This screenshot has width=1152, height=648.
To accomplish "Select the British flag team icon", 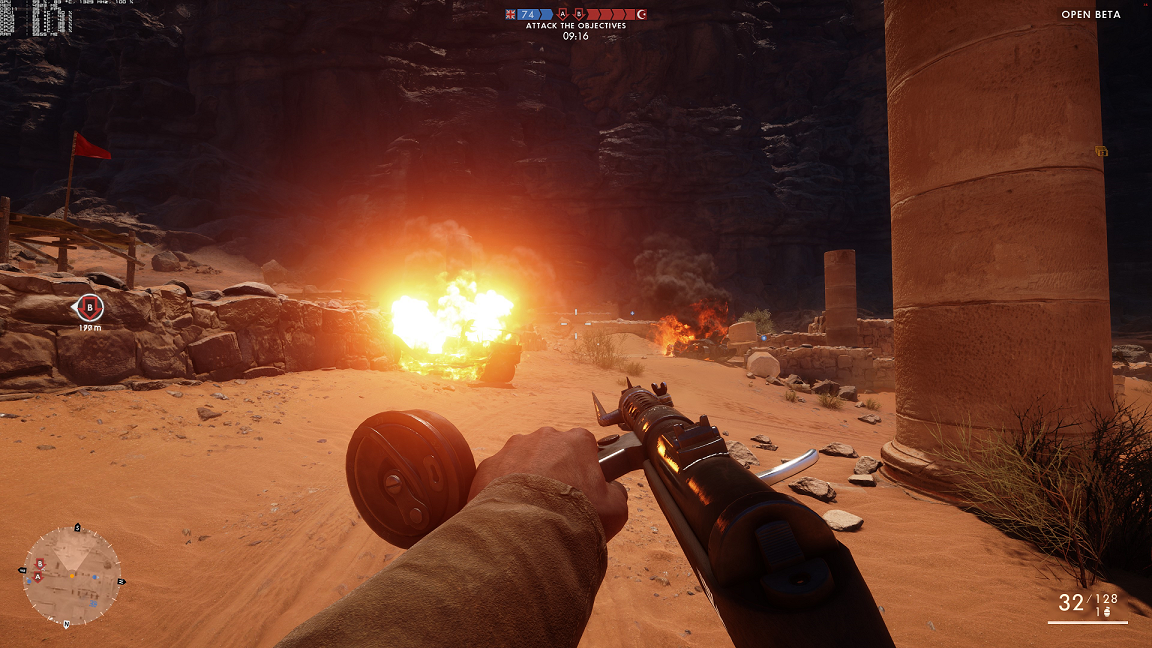I will [x=510, y=14].
